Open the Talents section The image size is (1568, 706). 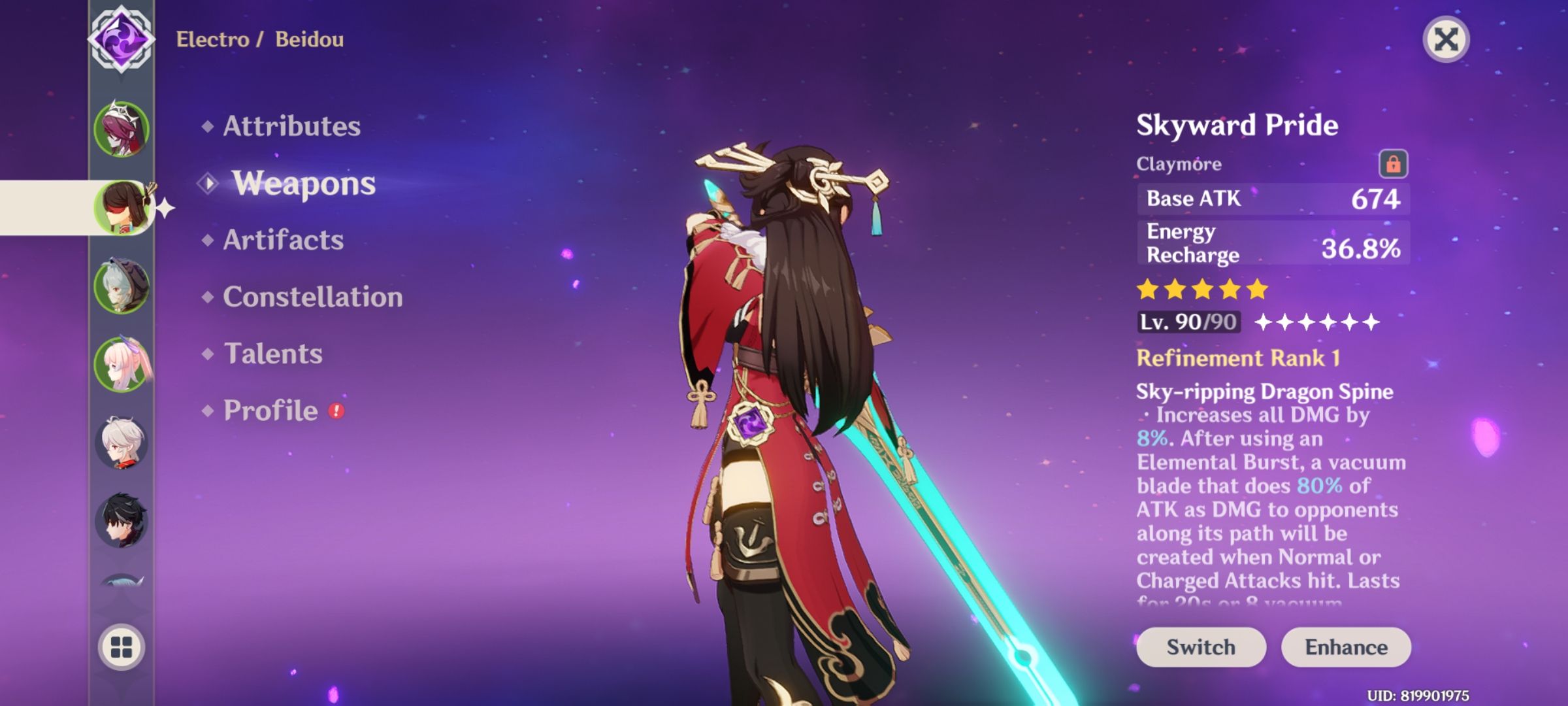pyautogui.click(x=273, y=354)
